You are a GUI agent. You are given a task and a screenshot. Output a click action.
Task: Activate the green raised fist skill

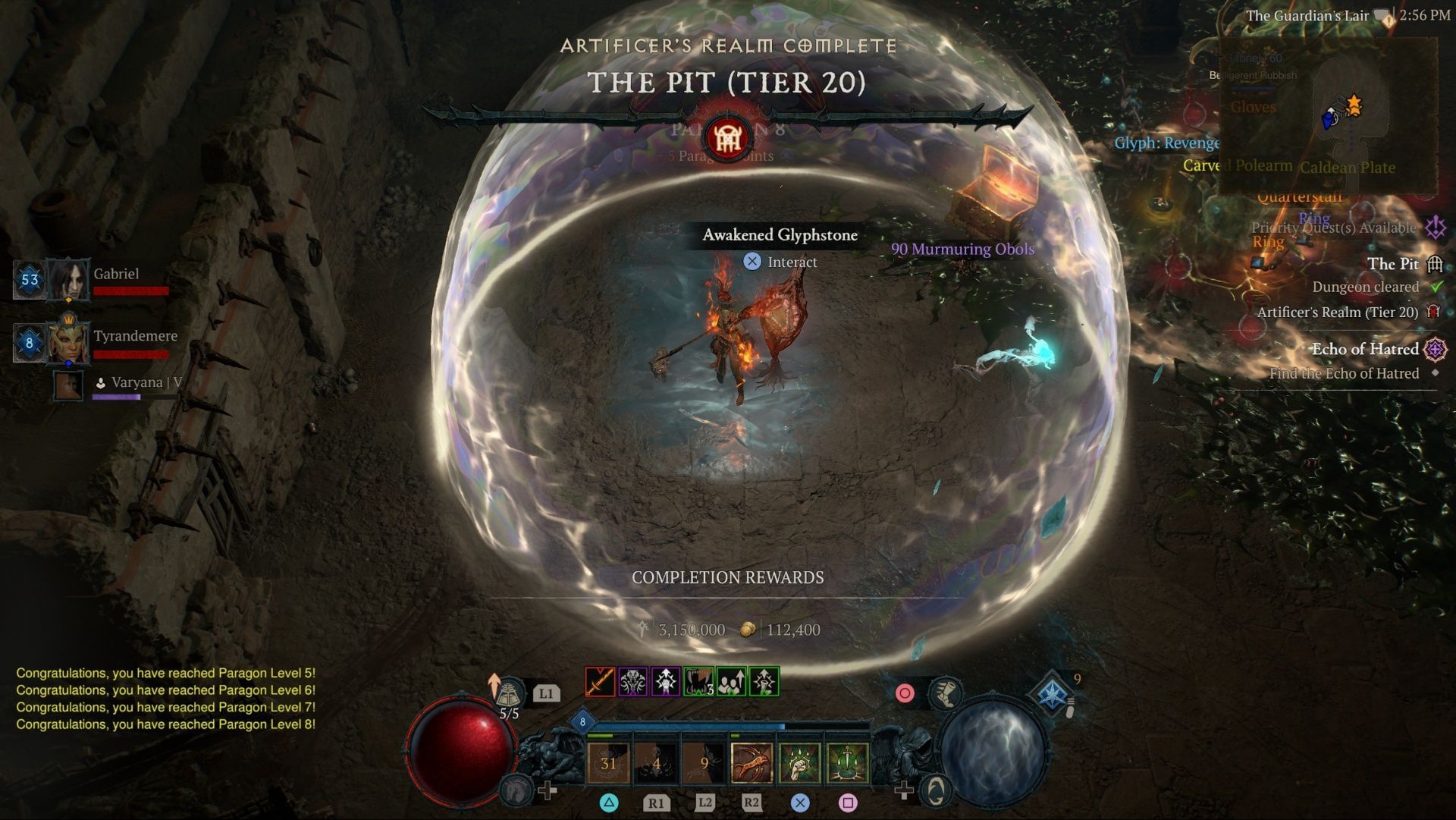[799, 762]
